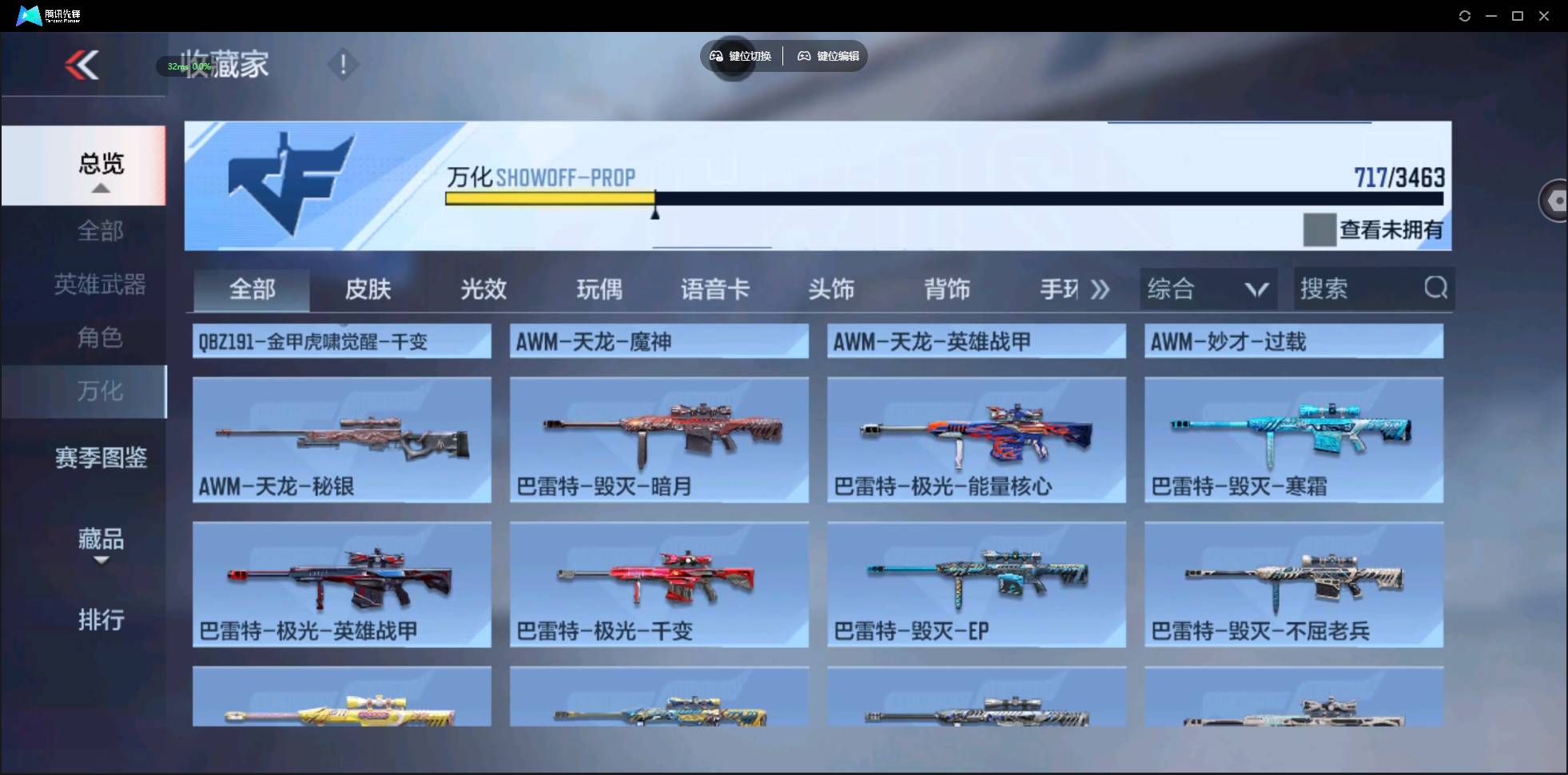
Task: Select the AWM-天龙-秘银 weapon thumbnail
Action: coord(341,439)
